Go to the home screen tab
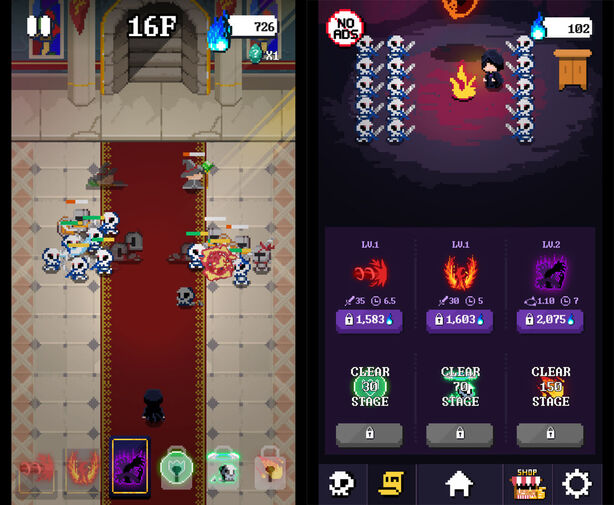This screenshot has height=505, width=614. [459, 484]
